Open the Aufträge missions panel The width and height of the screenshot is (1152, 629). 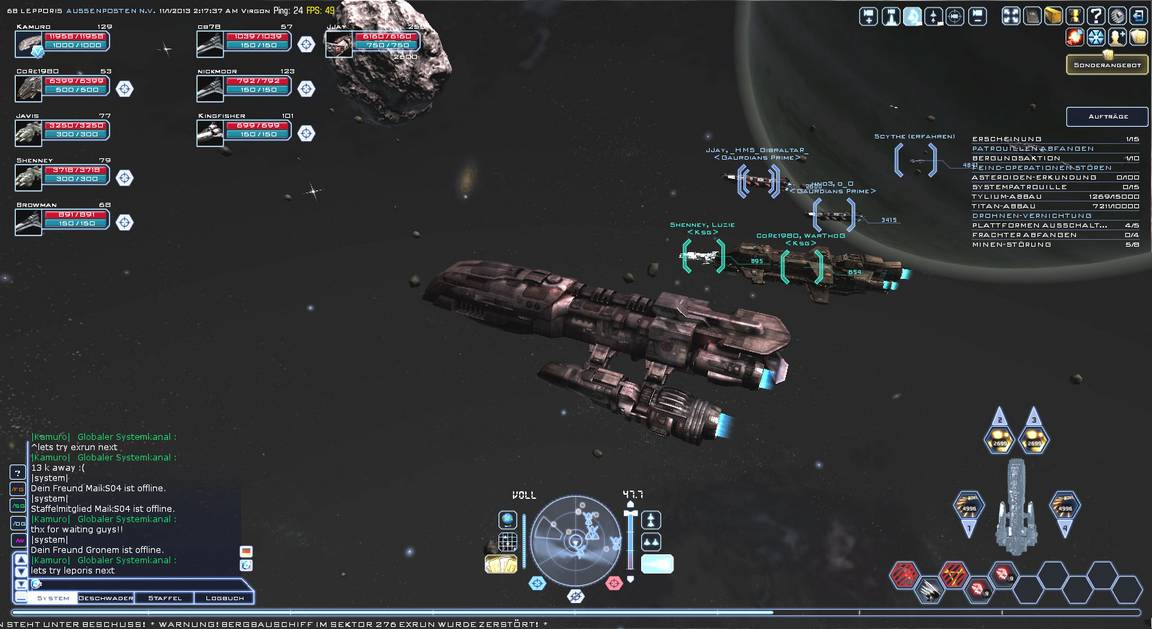[1106, 117]
